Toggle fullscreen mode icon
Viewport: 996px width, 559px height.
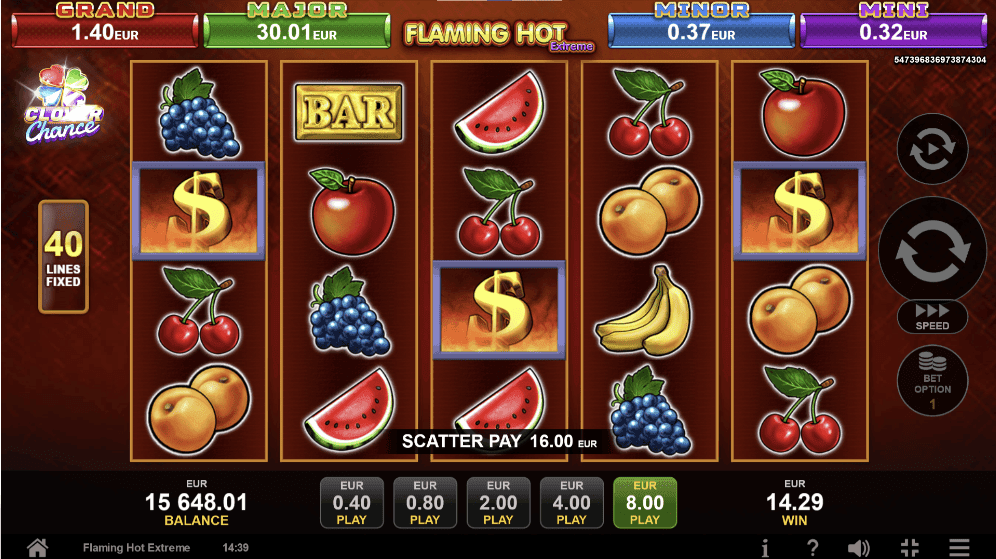coord(909,547)
